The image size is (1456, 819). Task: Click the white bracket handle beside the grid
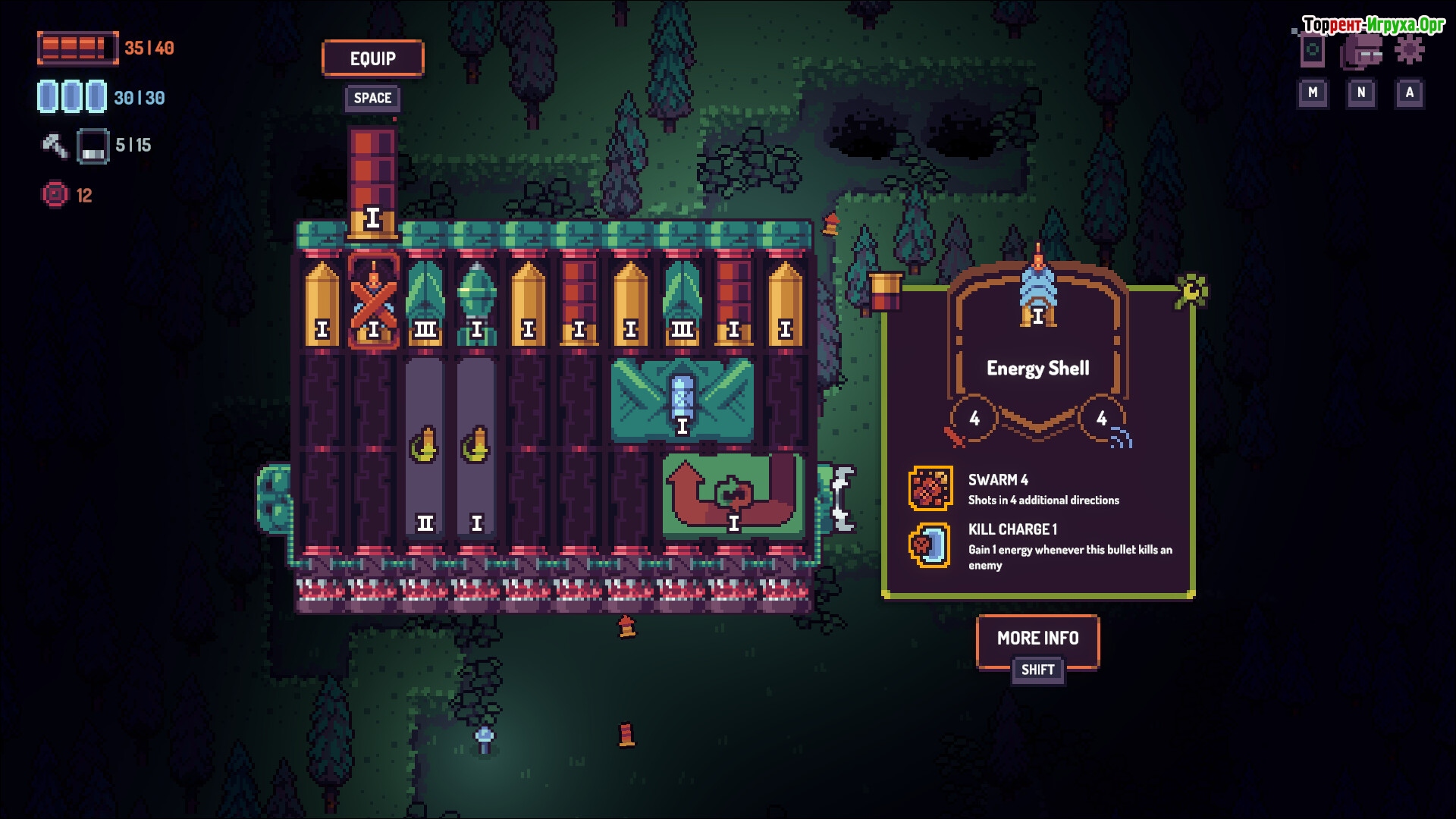tap(842, 498)
